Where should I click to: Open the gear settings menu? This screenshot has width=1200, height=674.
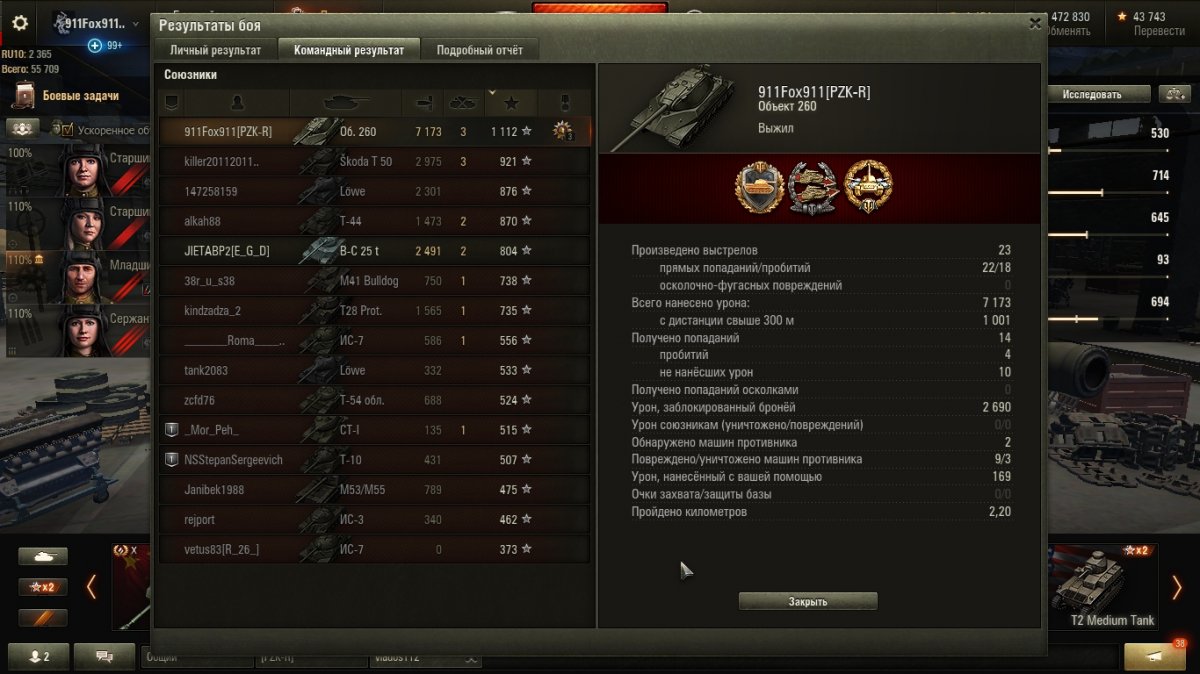pyautogui.click(x=20, y=23)
